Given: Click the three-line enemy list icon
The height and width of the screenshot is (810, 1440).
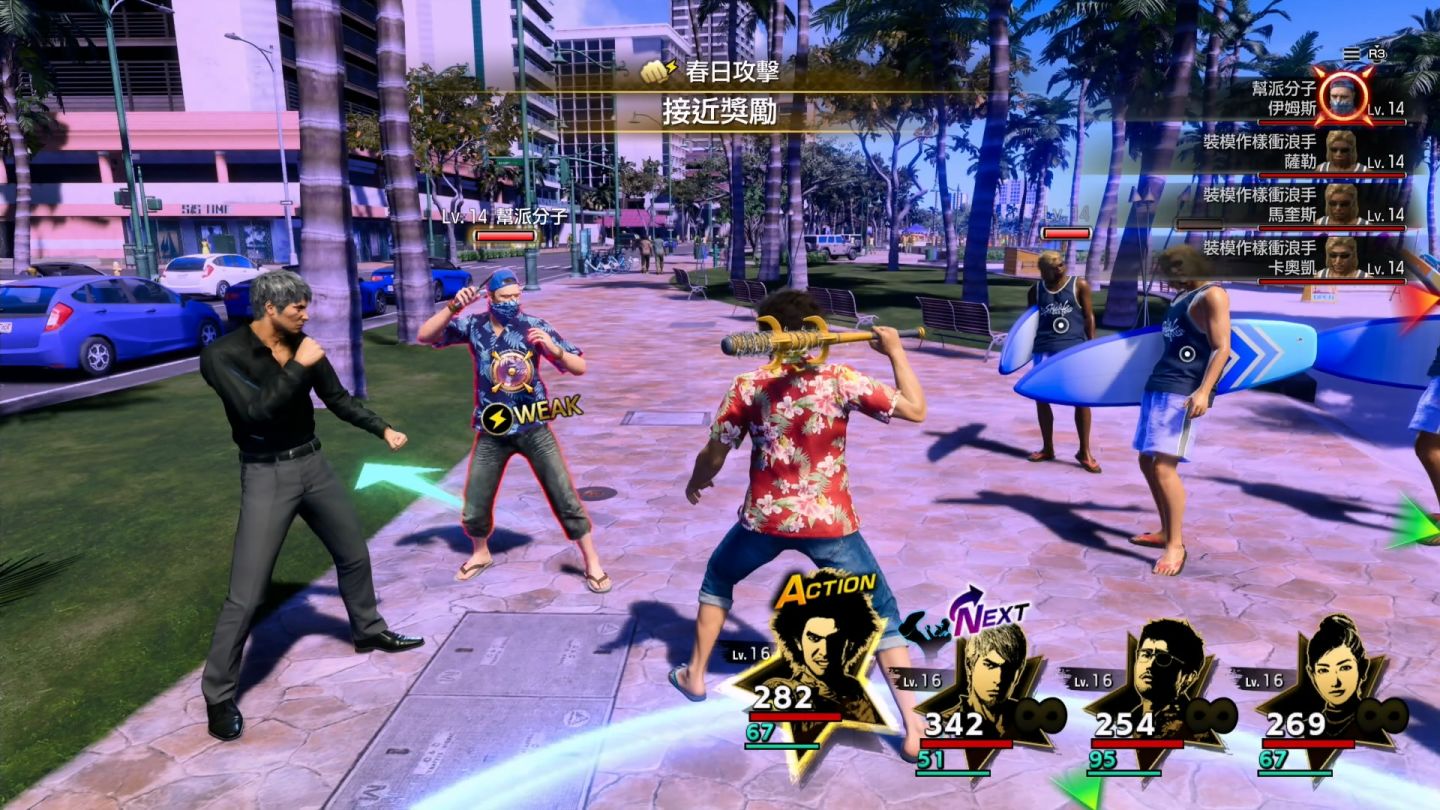Looking at the screenshot, I should 1352,53.
